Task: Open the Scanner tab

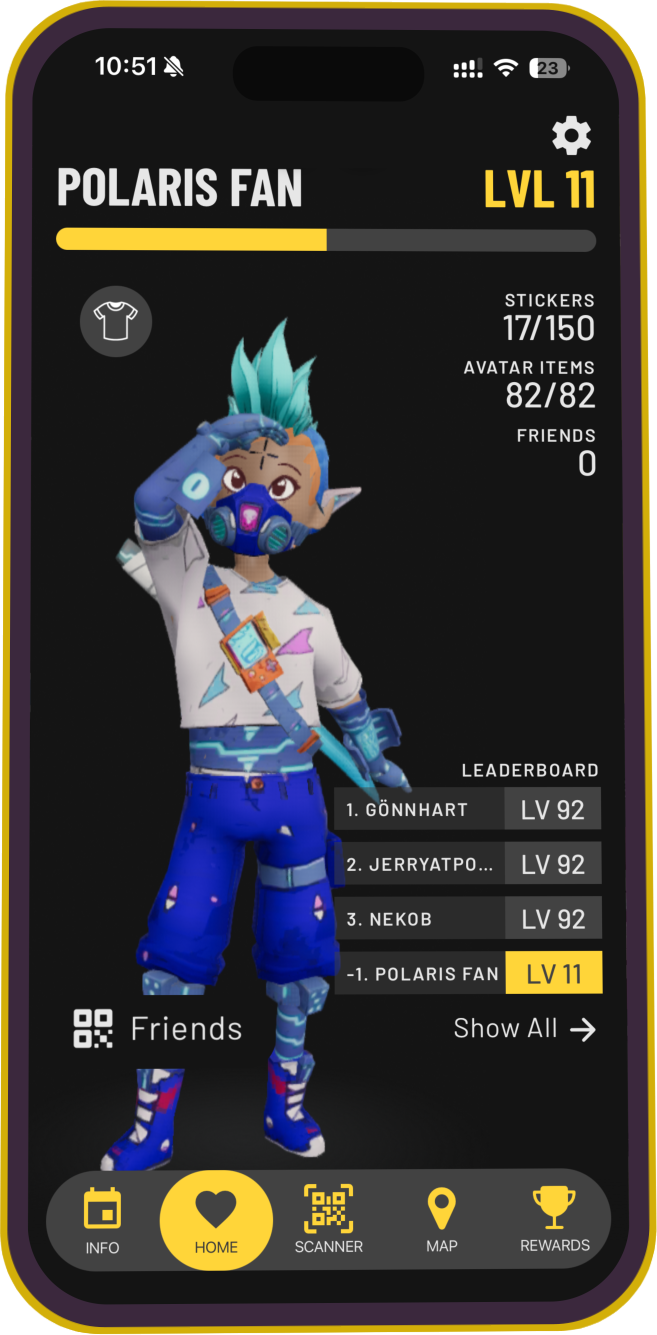Action: (329, 1220)
